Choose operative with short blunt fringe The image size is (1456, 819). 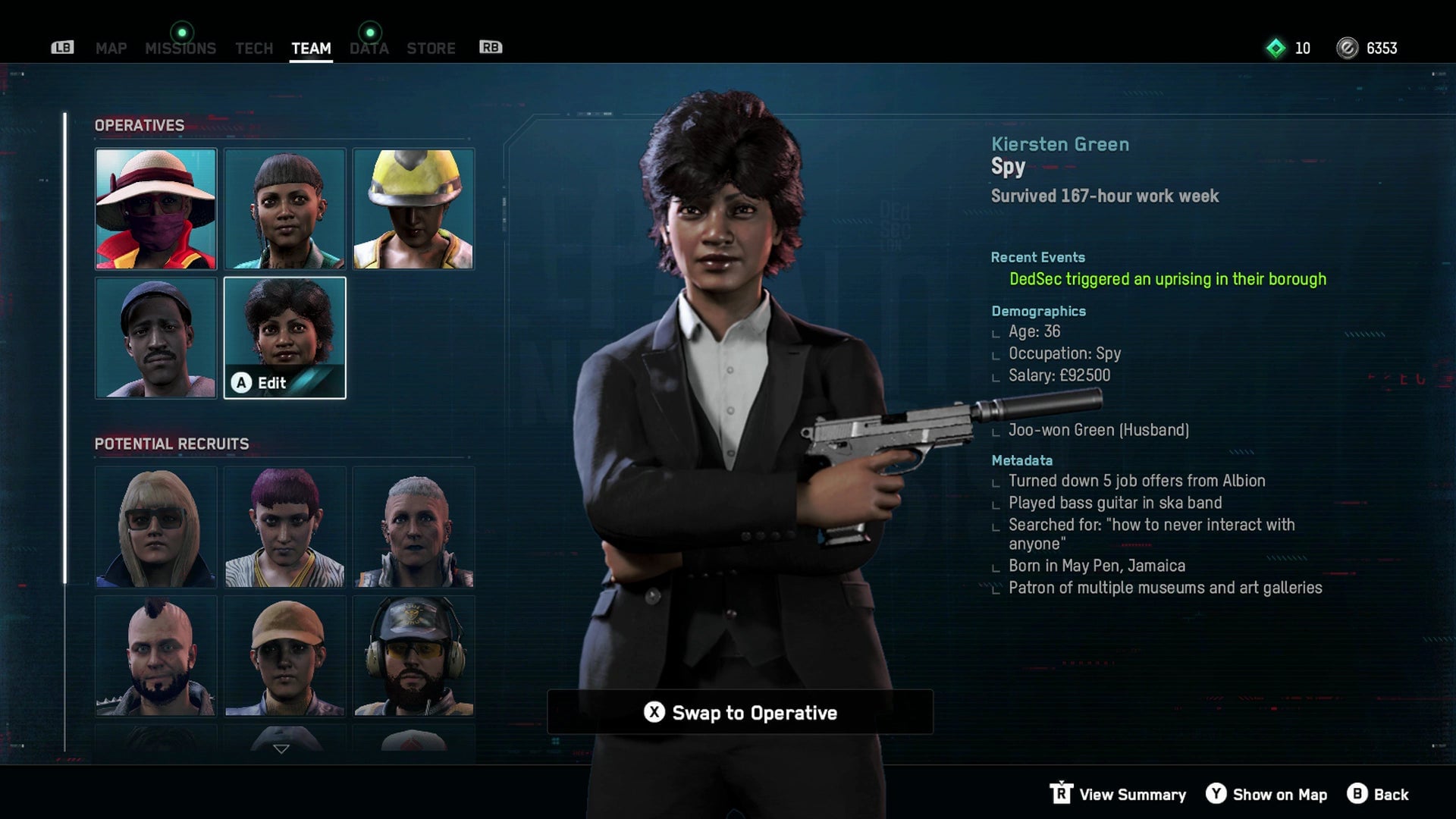click(284, 209)
